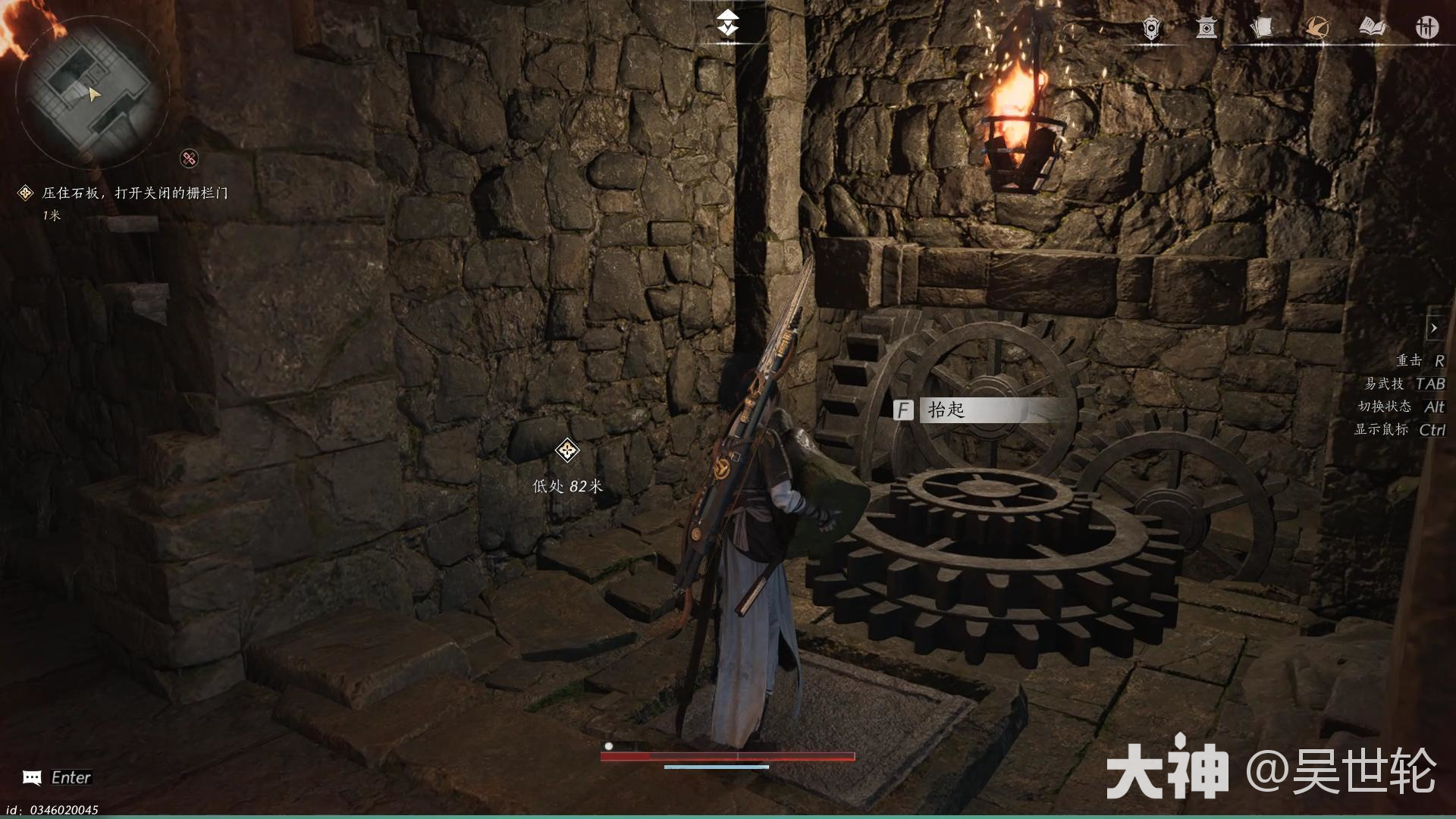Image resolution: width=1456 pixels, height=819 pixels.
Task: Open the round crossed-swords menu icon
Action: 1427,29
